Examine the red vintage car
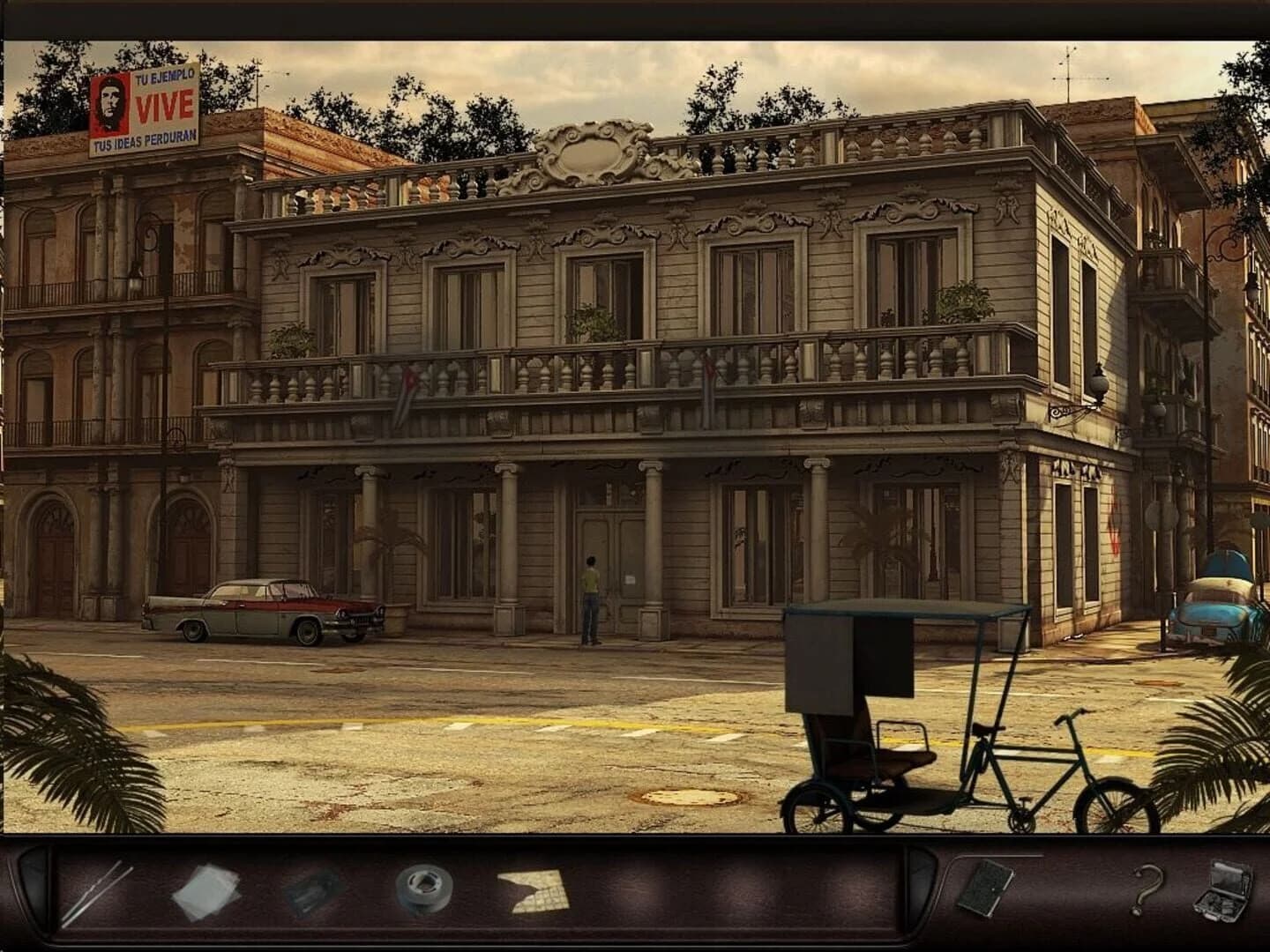This screenshot has height=952, width=1270. [x=265, y=613]
